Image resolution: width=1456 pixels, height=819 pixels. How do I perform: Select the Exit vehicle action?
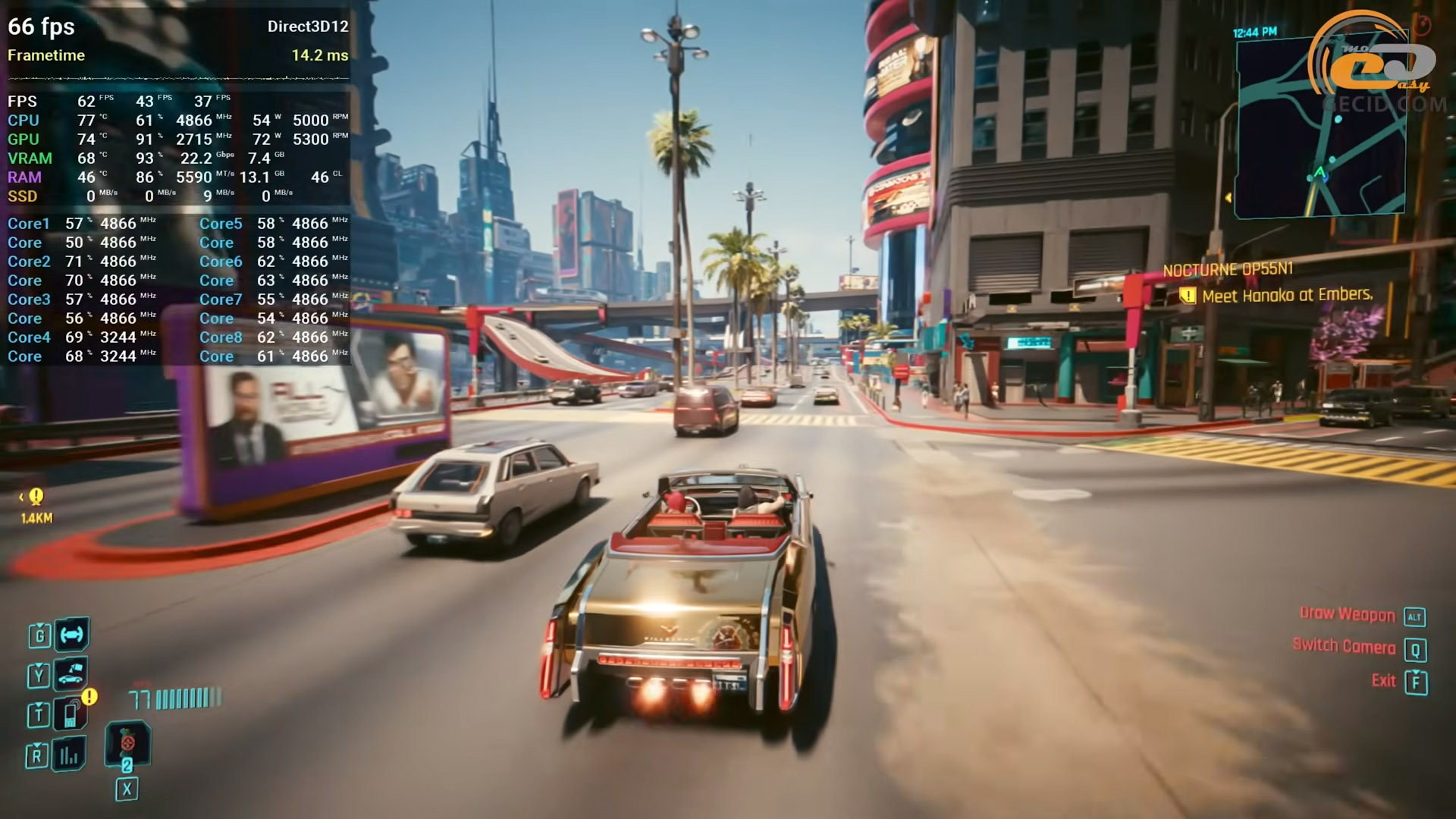point(1384,681)
